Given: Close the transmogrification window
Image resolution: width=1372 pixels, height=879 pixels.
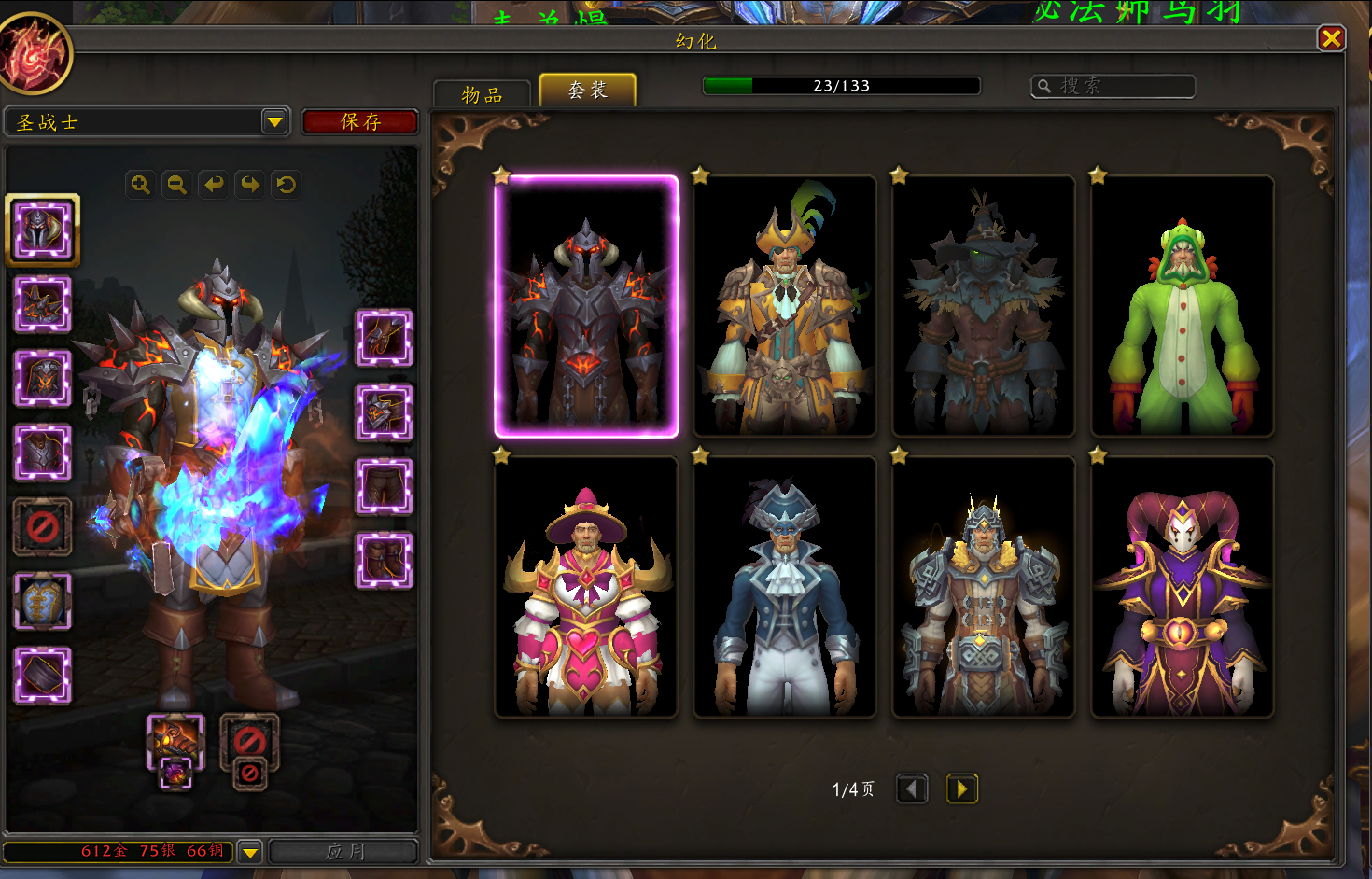Looking at the screenshot, I should click(x=1331, y=38).
